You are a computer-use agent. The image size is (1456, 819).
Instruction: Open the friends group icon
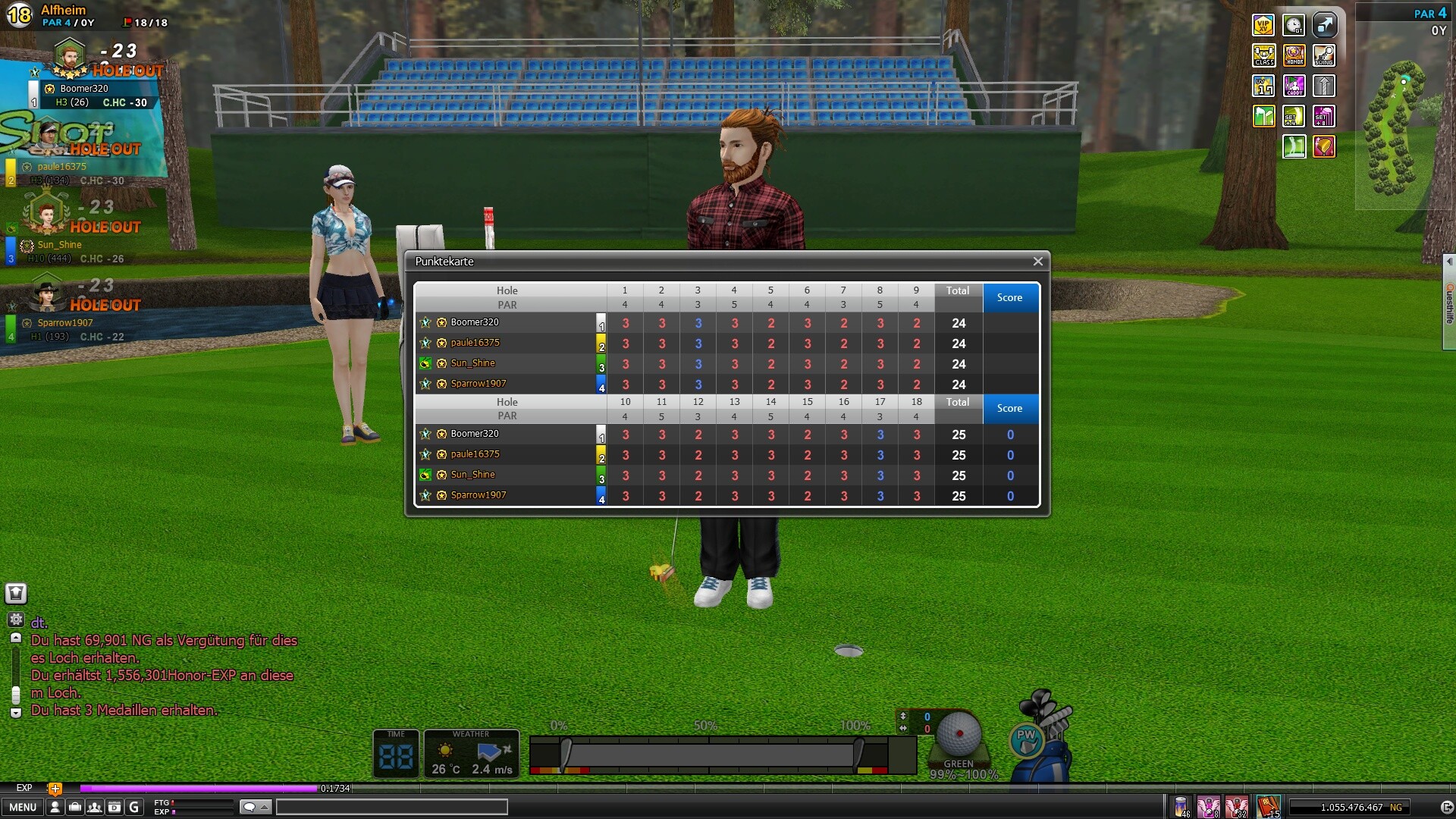click(x=94, y=807)
